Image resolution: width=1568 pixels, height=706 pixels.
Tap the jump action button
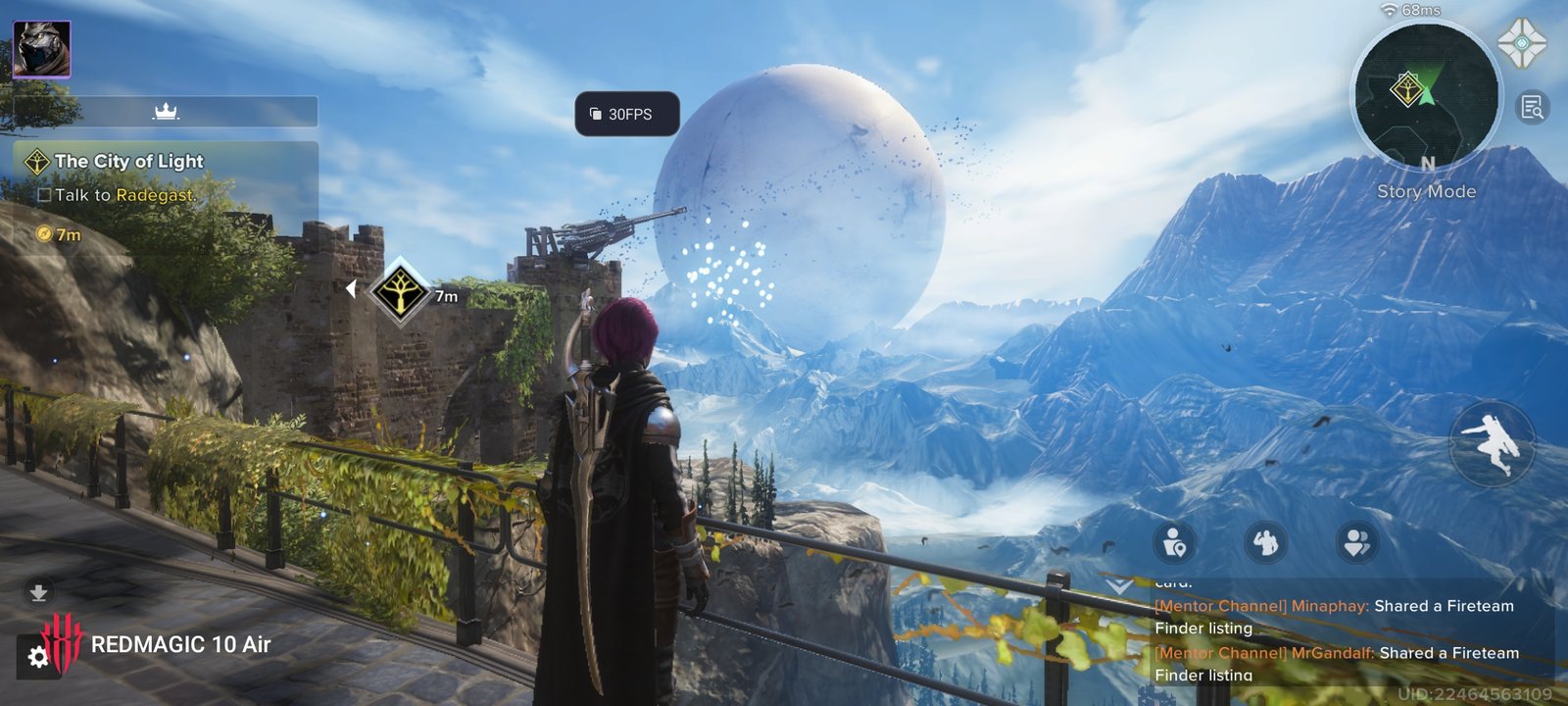[1492, 443]
